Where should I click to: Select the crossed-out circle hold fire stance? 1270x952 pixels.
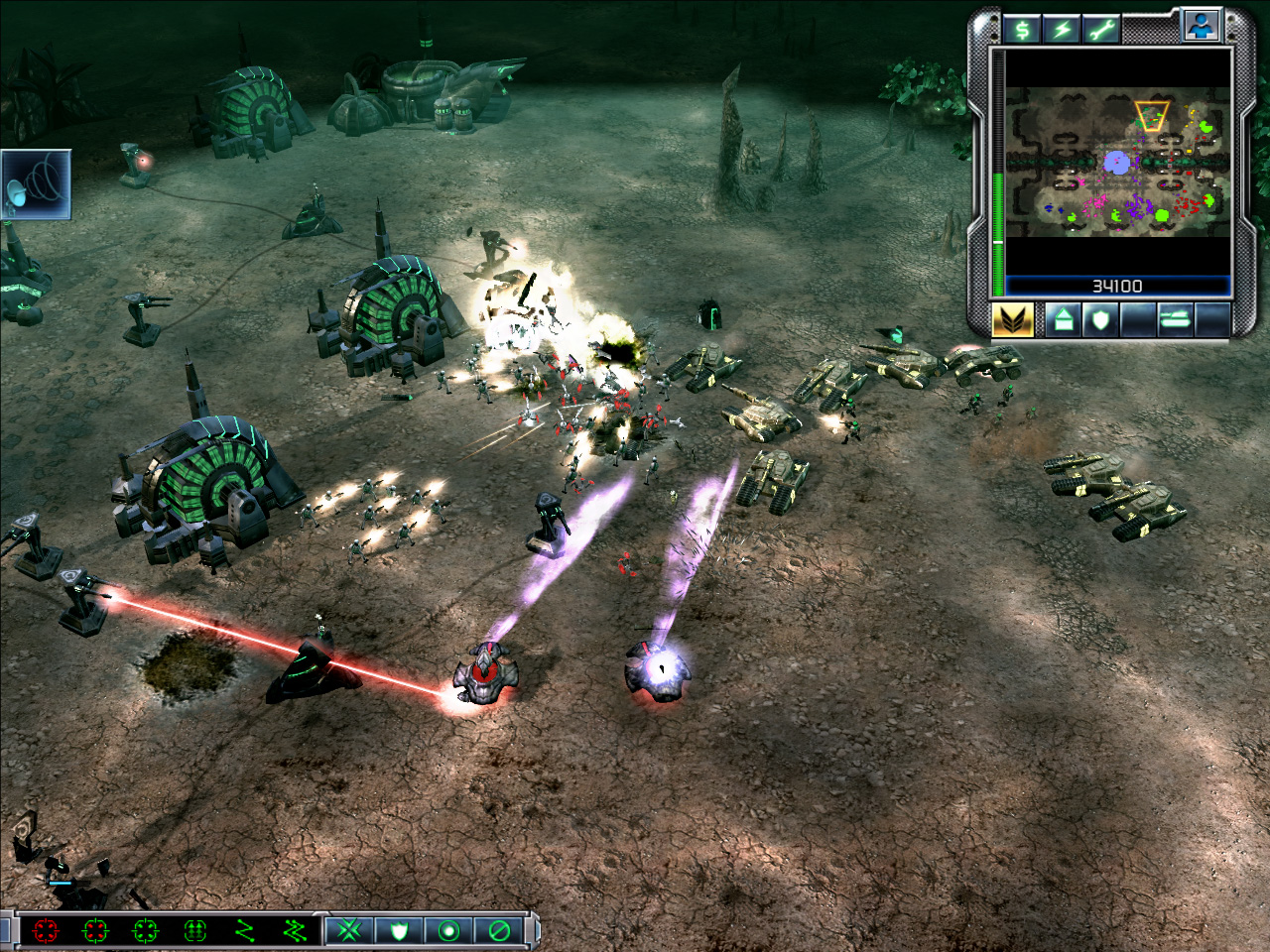pyautogui.click(x=499, y=930)
